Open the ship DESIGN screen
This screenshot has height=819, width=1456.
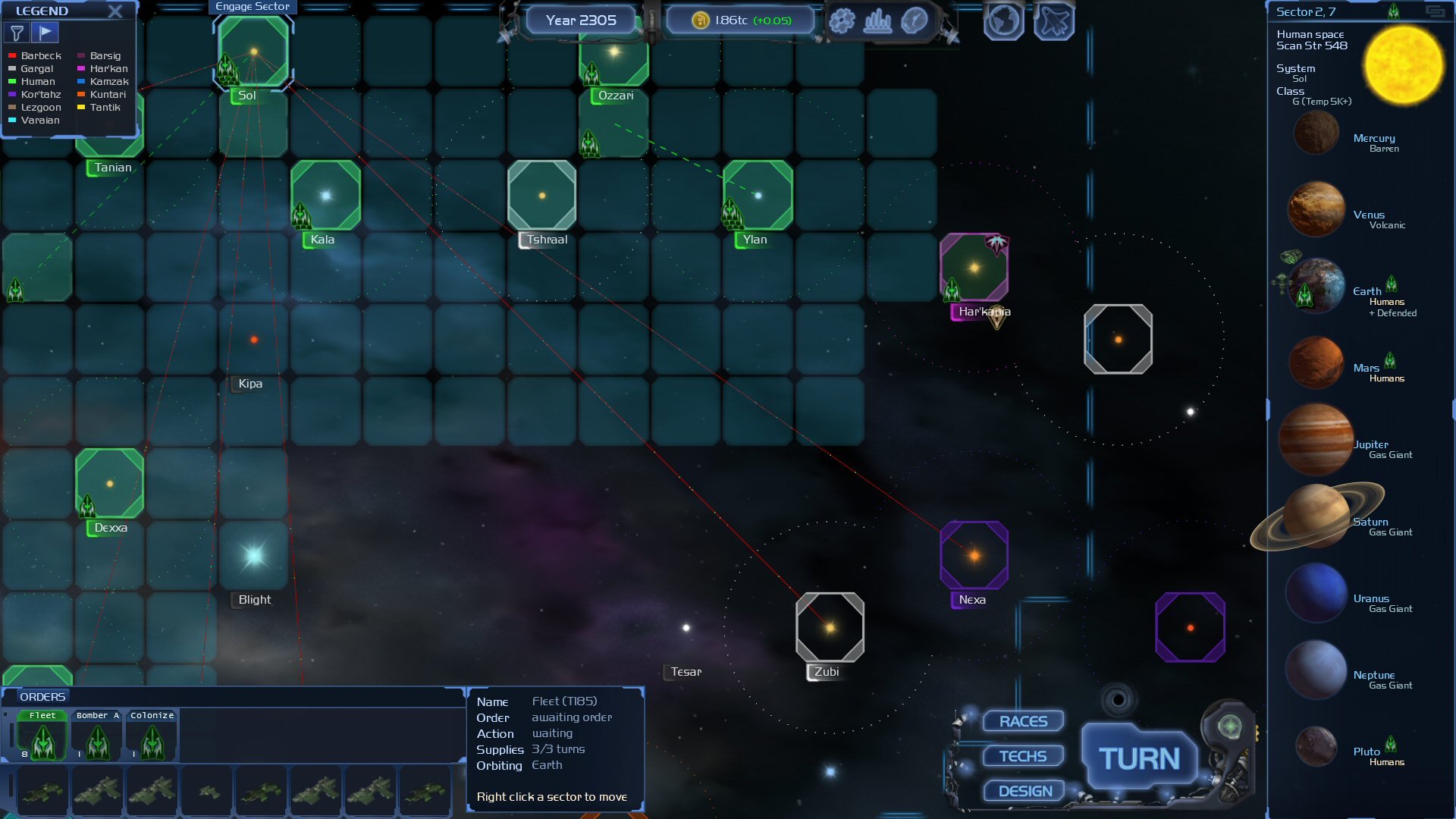tap(1025, 791)
